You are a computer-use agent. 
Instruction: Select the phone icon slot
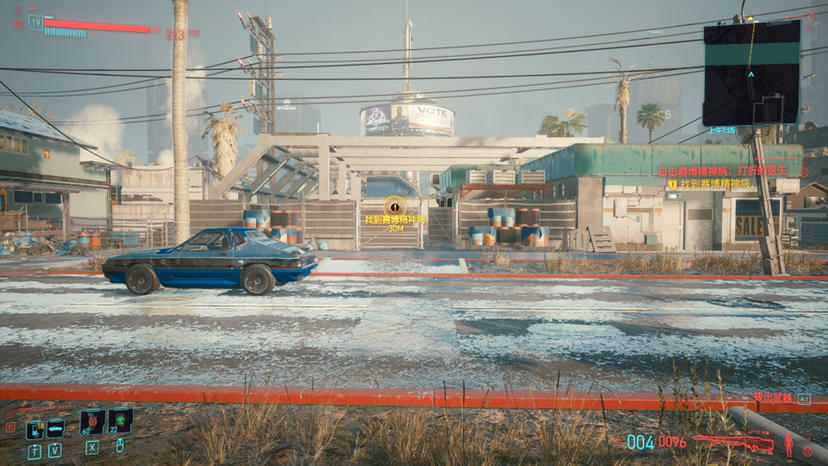pos(35,429)
